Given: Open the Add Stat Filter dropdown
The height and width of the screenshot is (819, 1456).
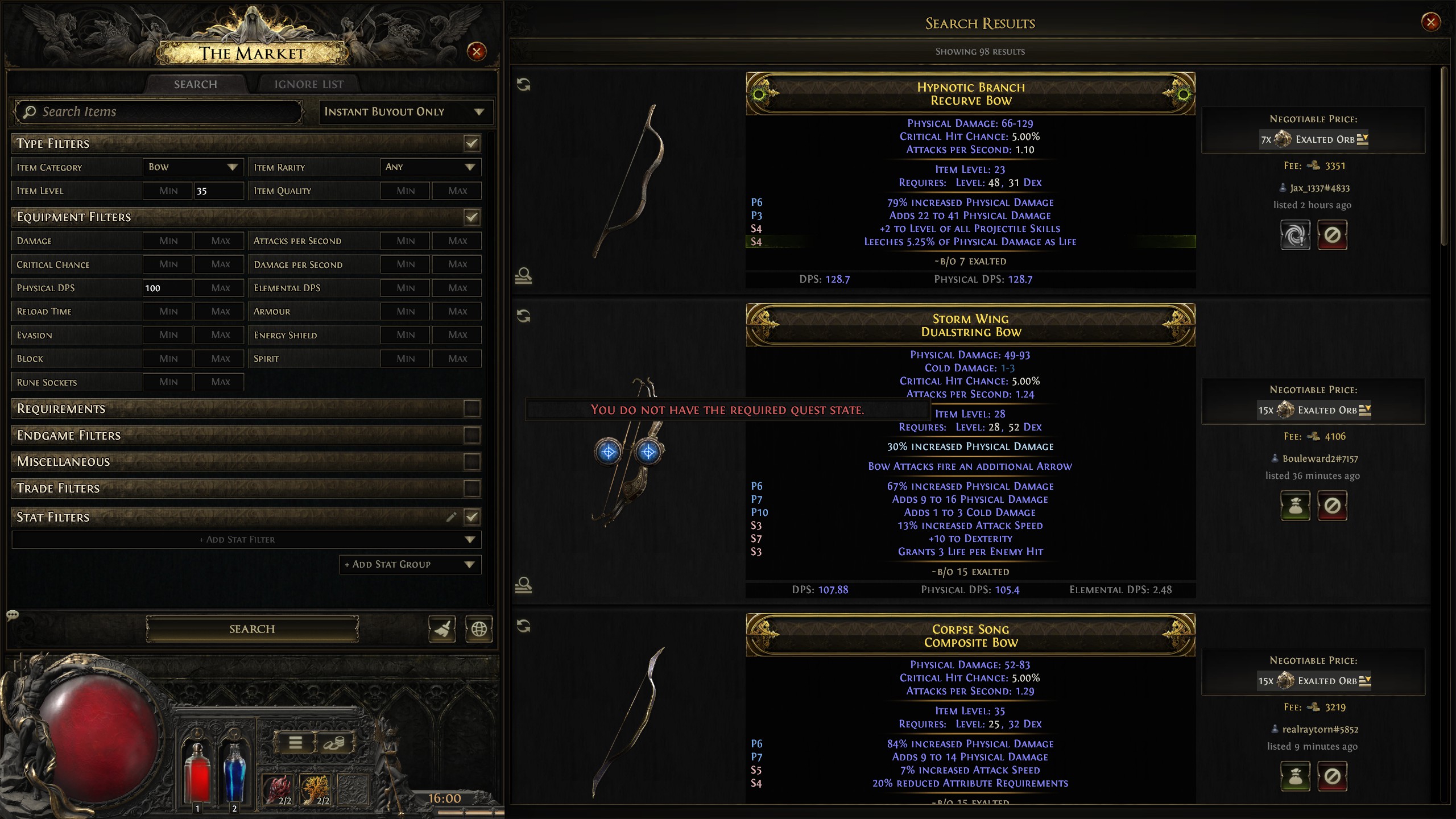Looking at the screenshot, I should [x=246, y=539].
